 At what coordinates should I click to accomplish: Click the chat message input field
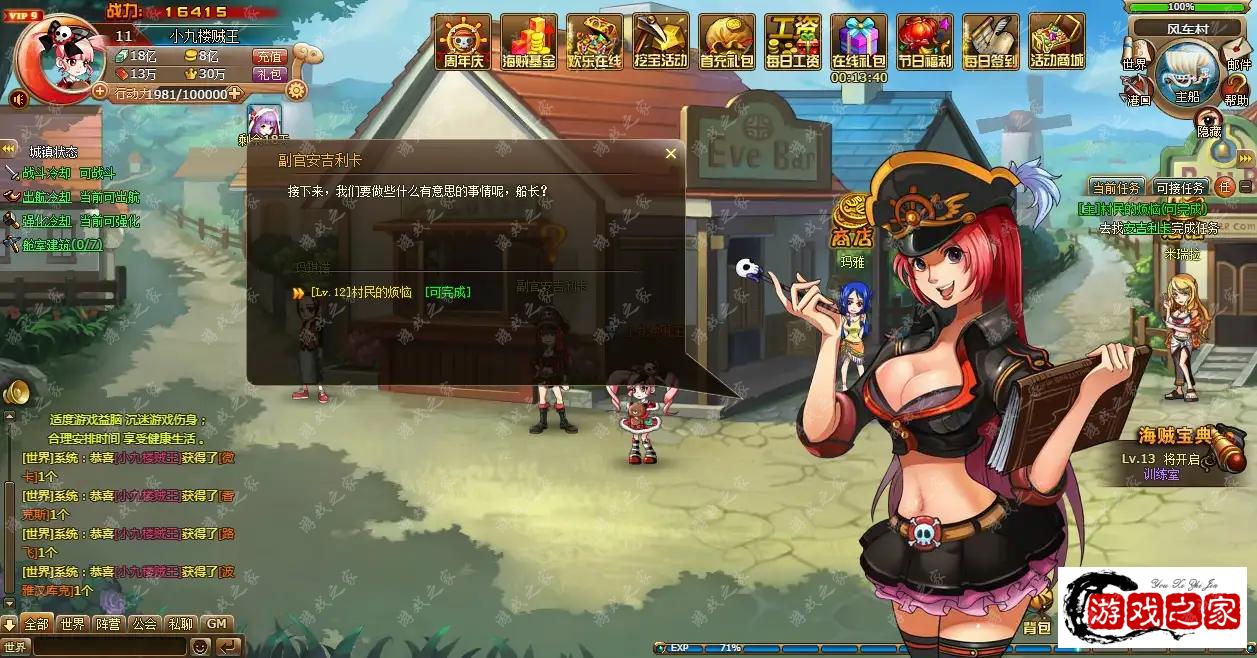[110, 647]
